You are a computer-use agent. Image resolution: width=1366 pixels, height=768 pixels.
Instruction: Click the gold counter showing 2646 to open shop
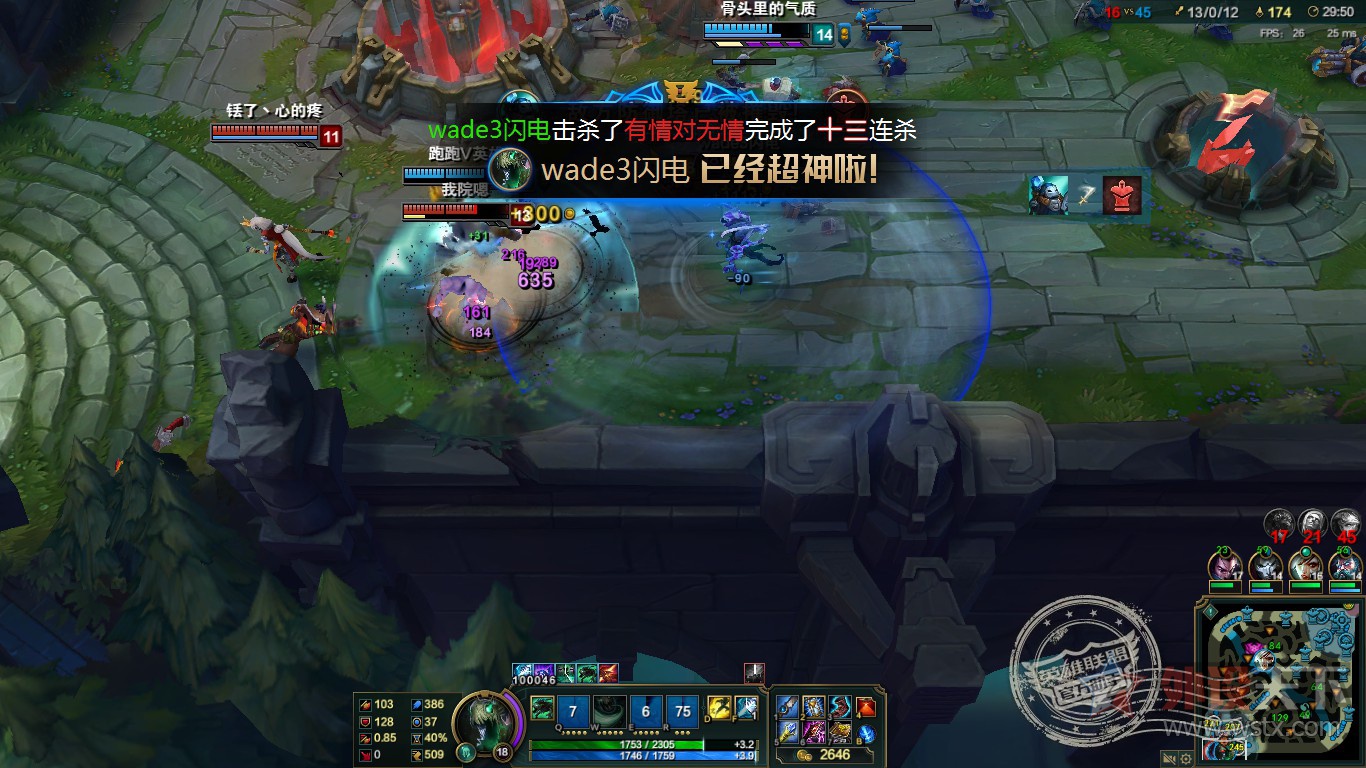coord(835,754)
